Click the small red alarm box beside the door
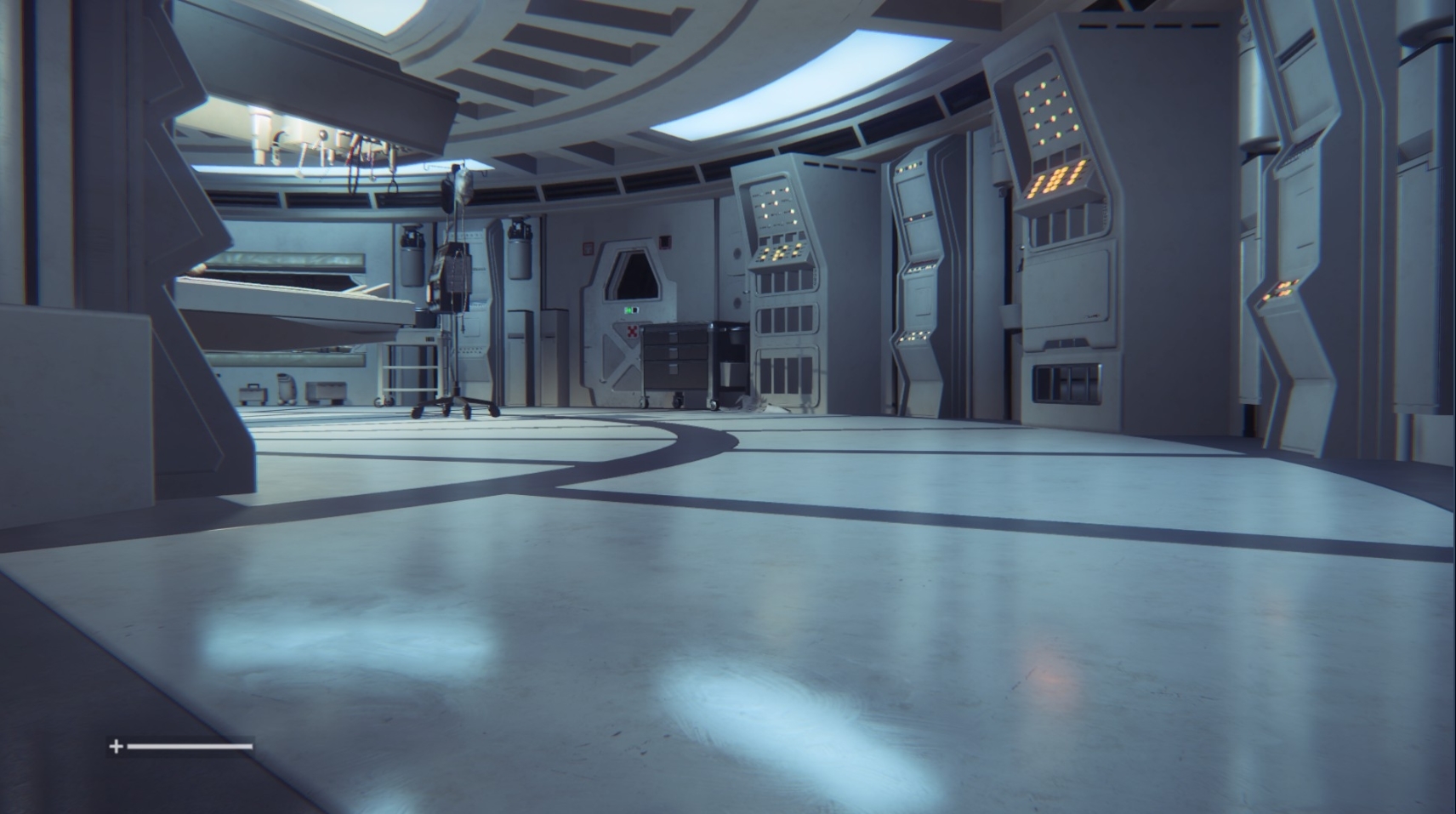 point(665,242)
